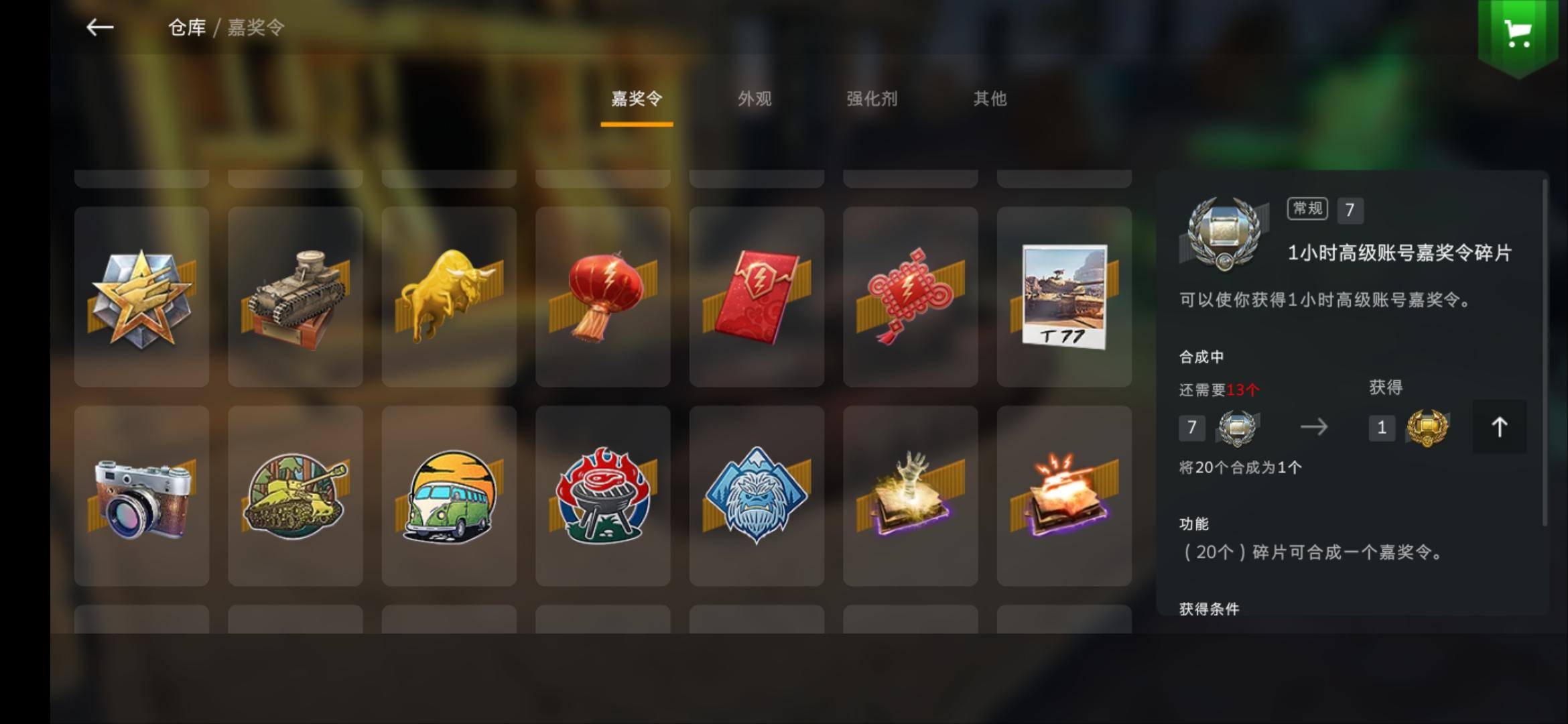Screen dimensions: 1568x724
Task: Click the burning spellbook item
Action: click(x=1064, y=496)
